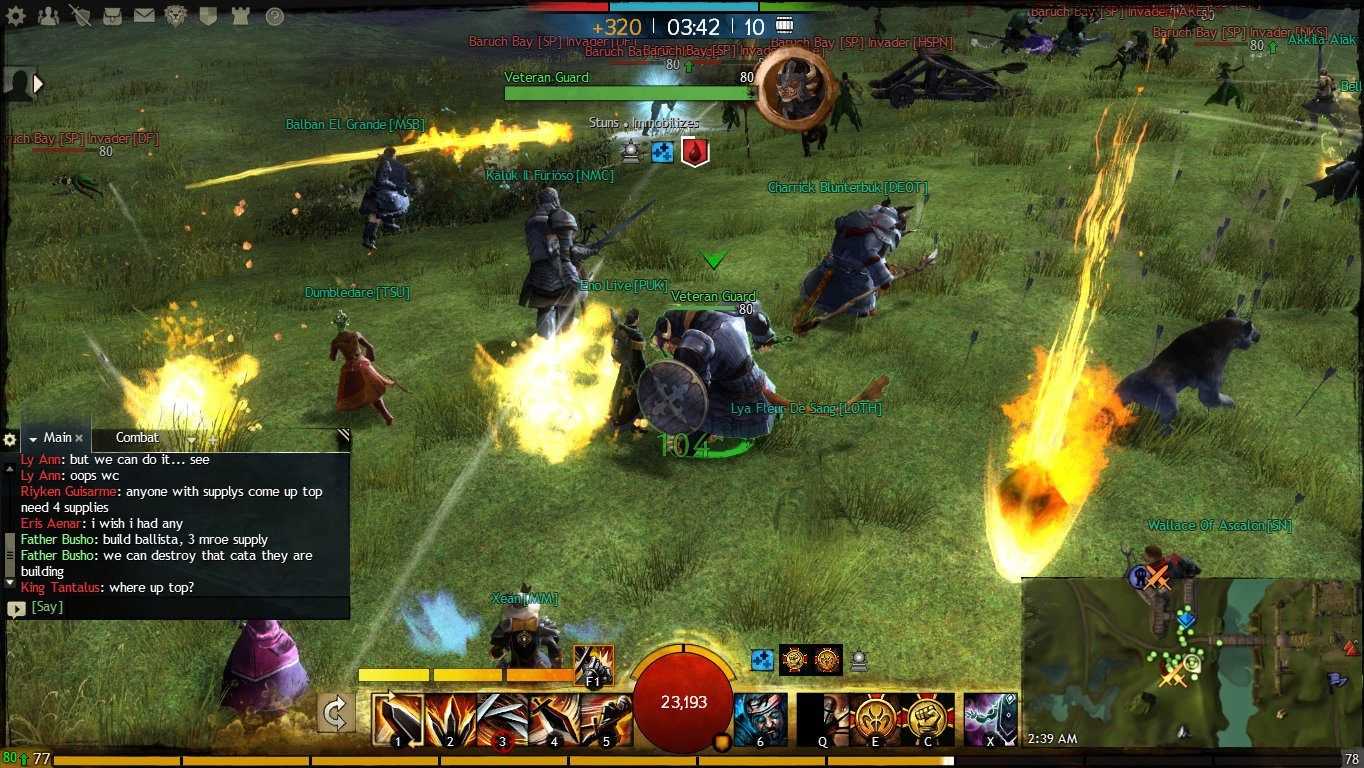
Task: Activate the healing skill in slot 6
Action: click(x=760, y=720)
